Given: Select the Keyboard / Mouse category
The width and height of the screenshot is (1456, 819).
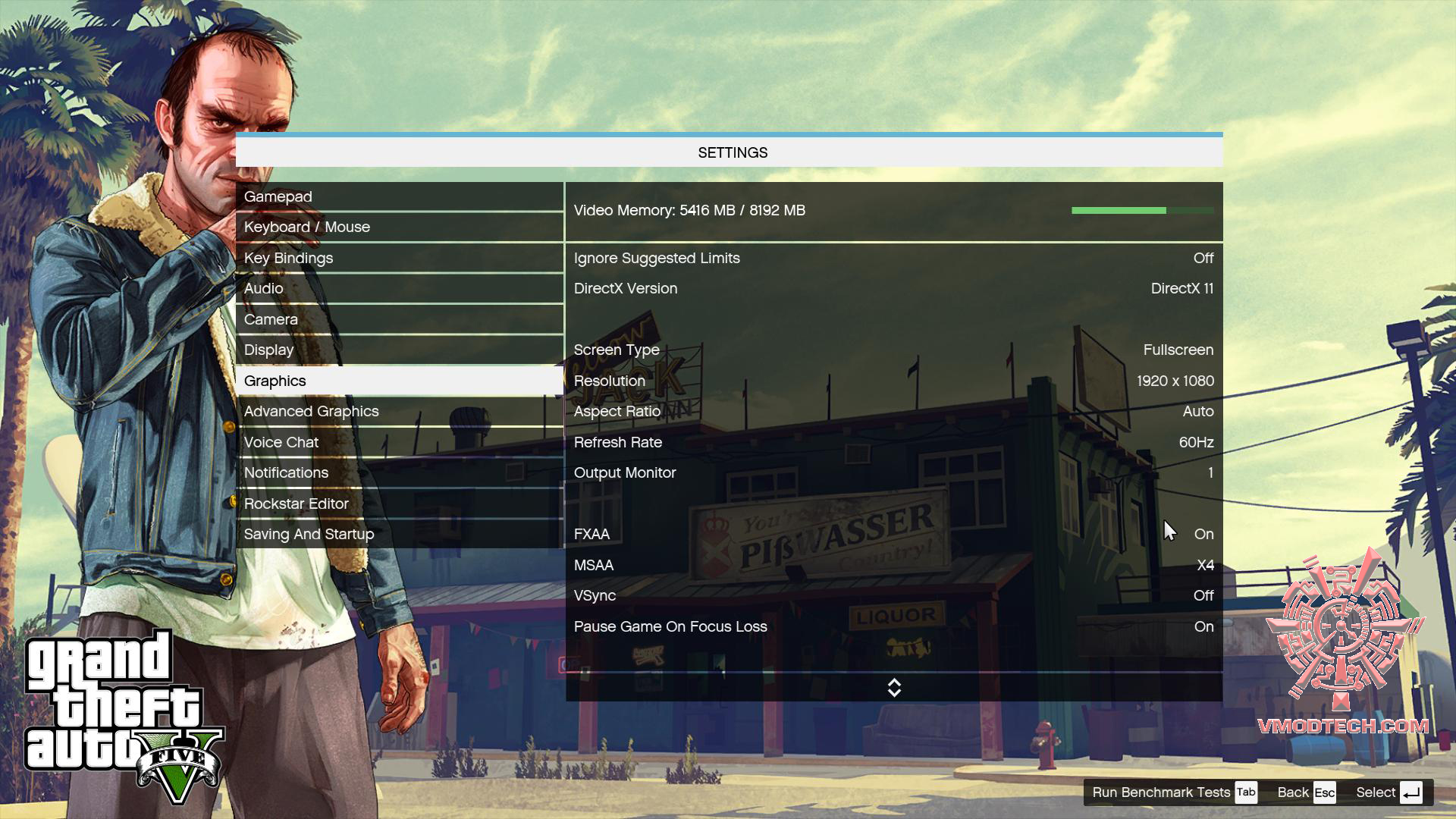Looking at the screenshot, I should (x=399, y=227).
